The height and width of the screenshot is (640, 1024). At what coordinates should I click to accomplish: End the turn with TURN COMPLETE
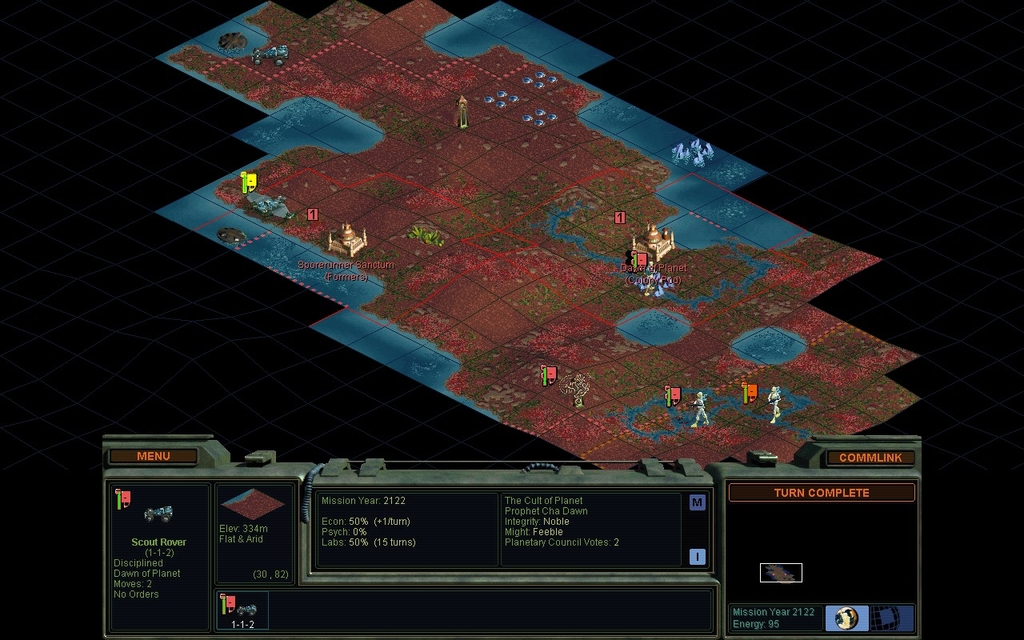821,493
